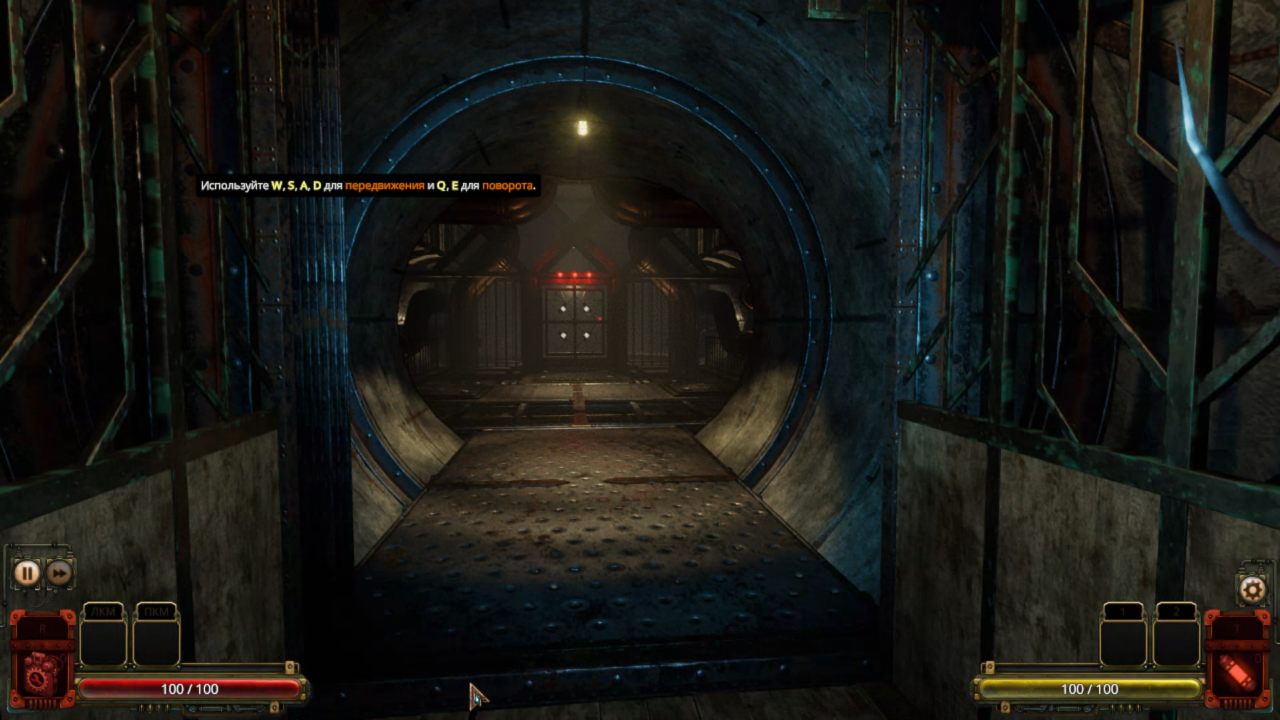Activate the red battery gadget on the right

pos(1238,673)
